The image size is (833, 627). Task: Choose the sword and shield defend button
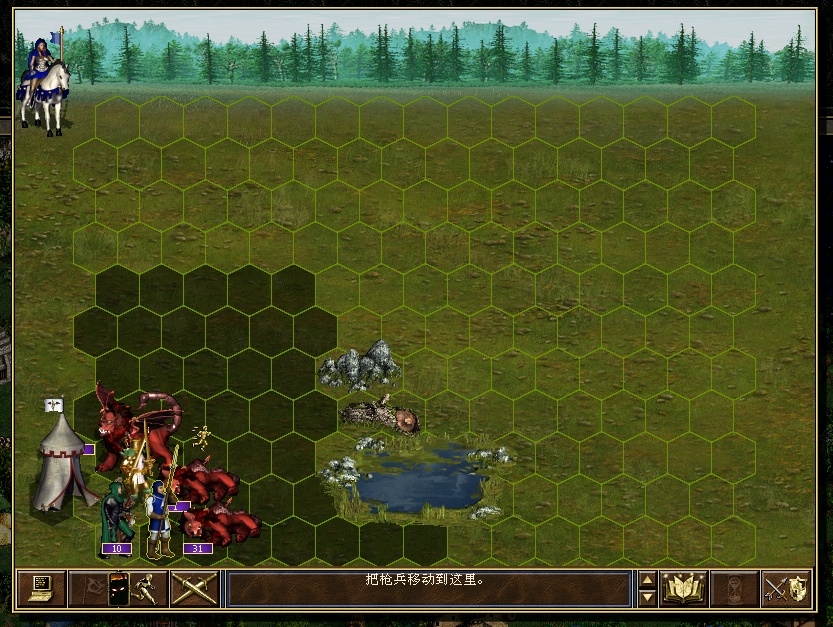[x=785, y=589]
